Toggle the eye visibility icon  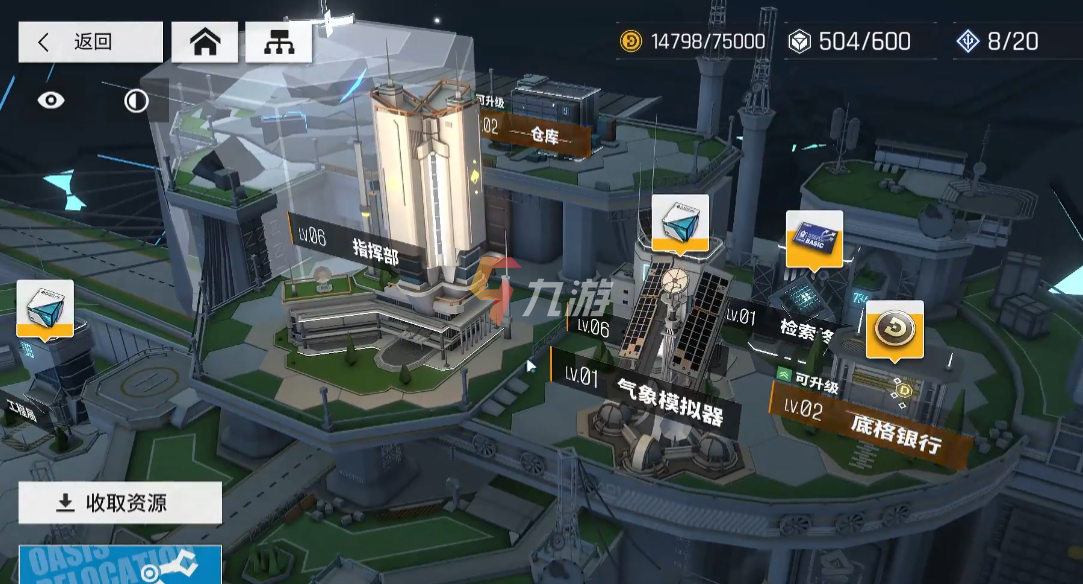(51, 100)
